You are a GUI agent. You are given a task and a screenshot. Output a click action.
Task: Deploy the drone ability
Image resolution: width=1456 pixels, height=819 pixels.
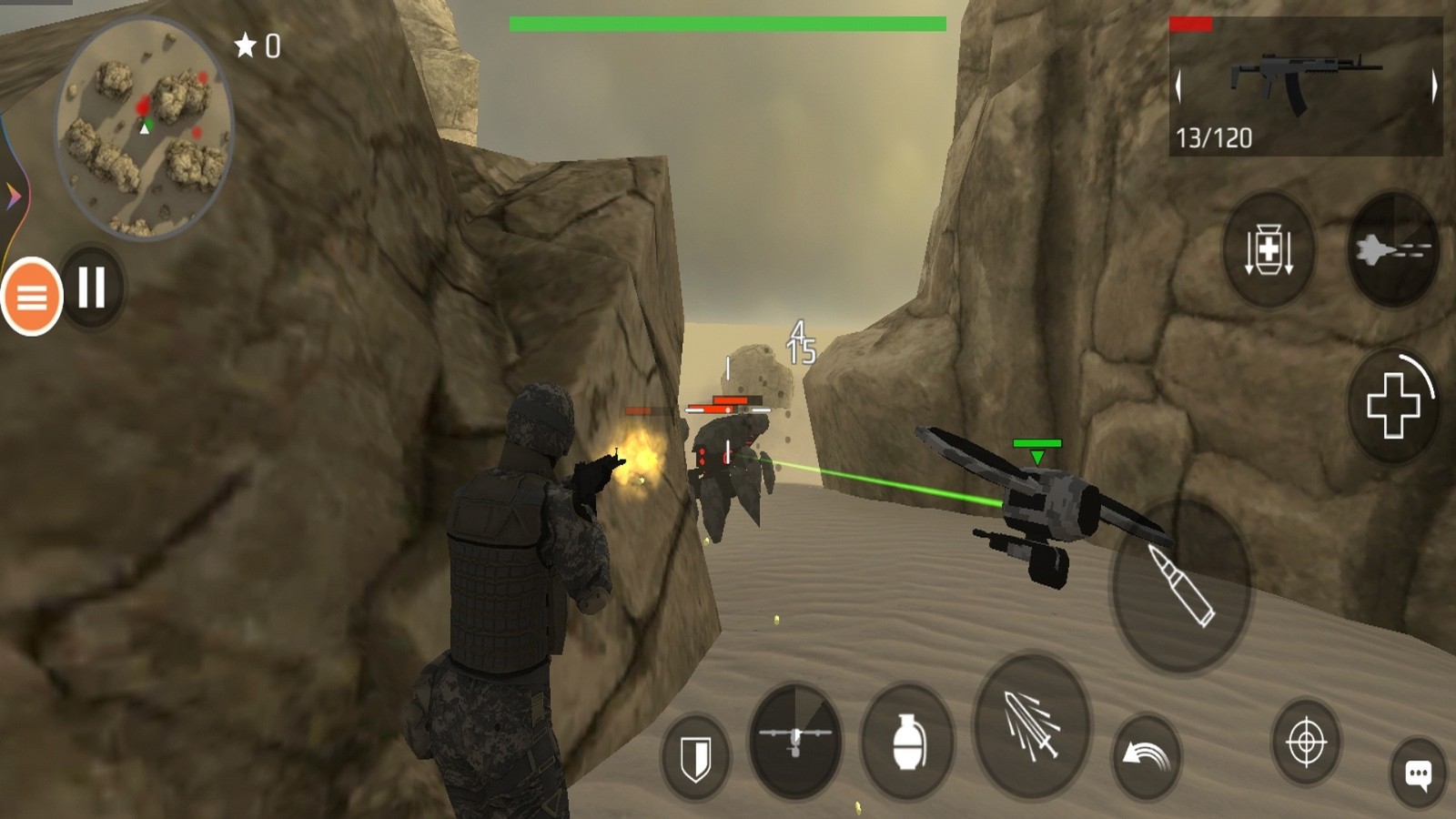click(795, 741)
